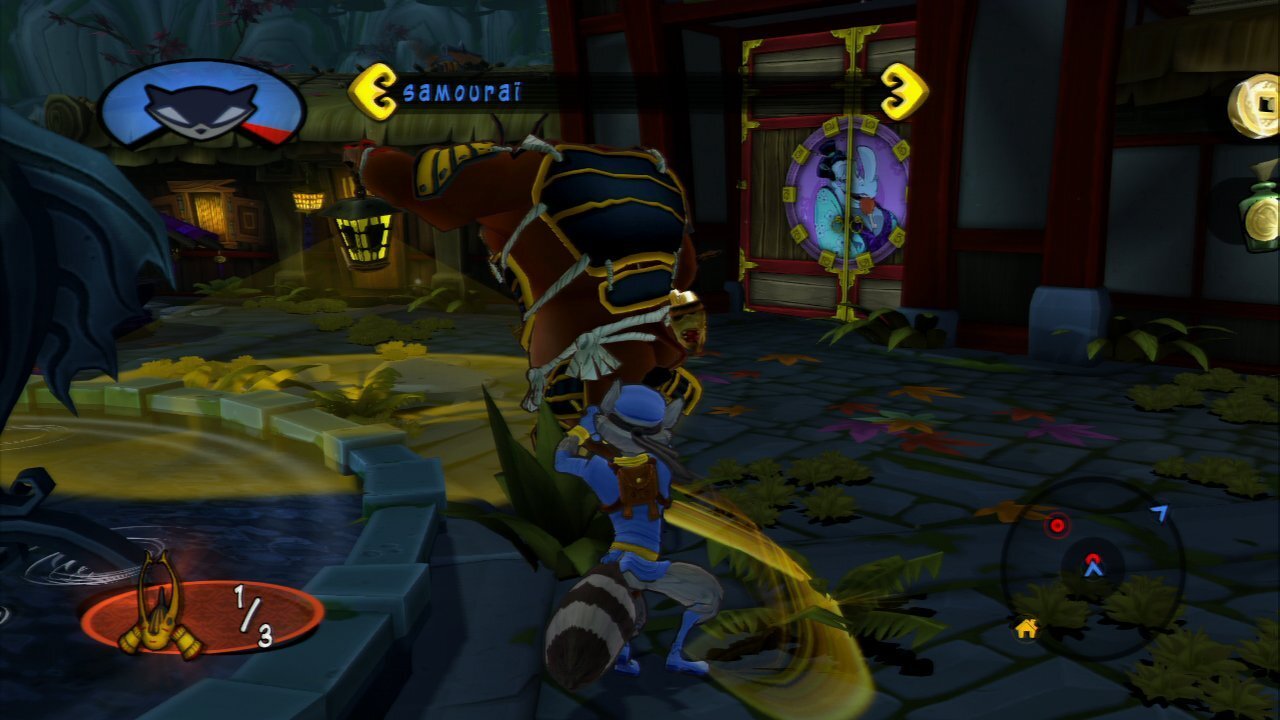Image resolution: width=1280 pixels, height=720 pixels.
Task: Click the gold coin counter icon
Action: click(x=1255, y=105)
